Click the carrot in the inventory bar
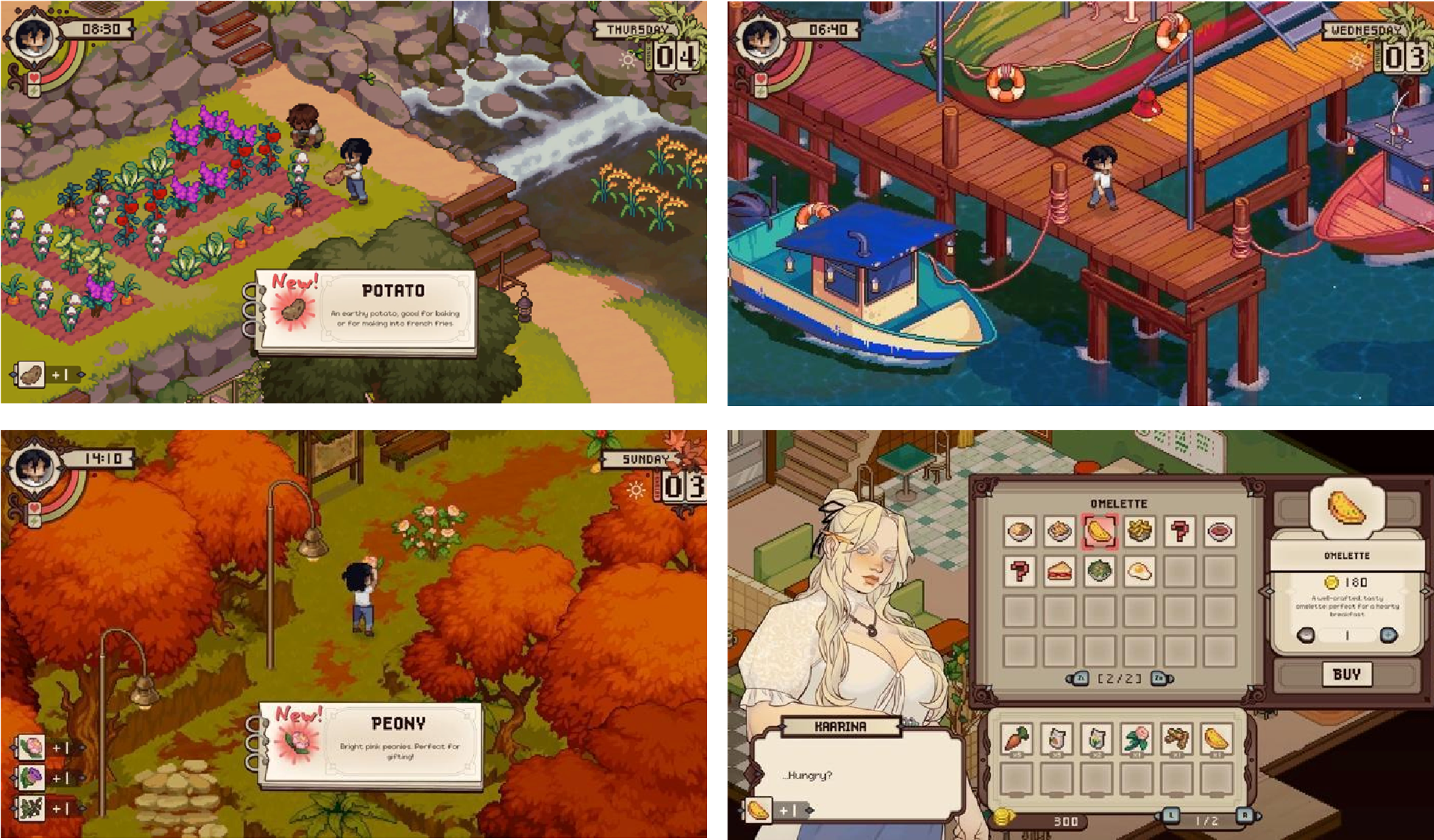1434x840 pixels. click(x=1016, y=738)
